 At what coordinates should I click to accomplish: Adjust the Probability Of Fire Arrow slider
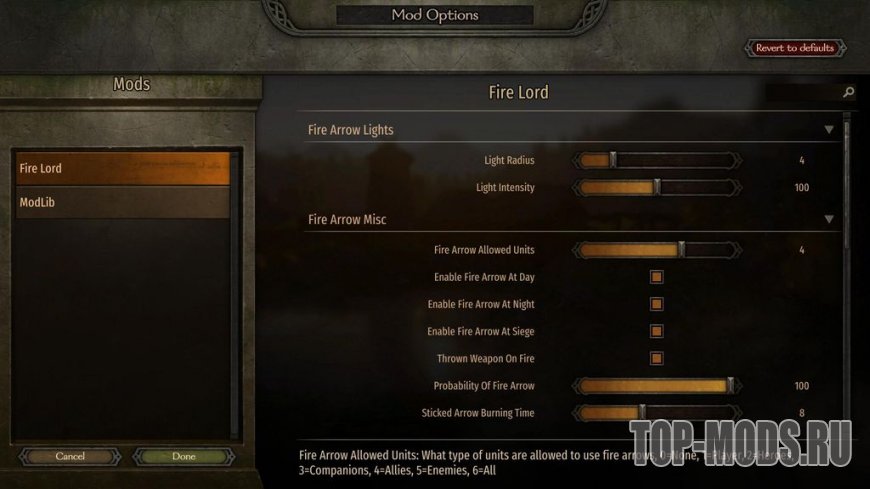point(730,385)
